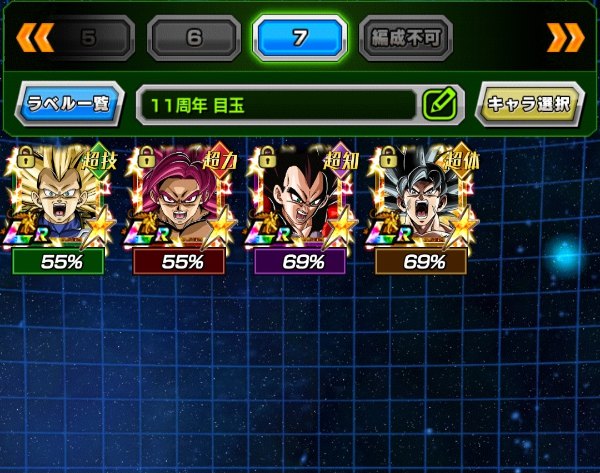Open the 編成不可 tab

(x=405, y=39)
